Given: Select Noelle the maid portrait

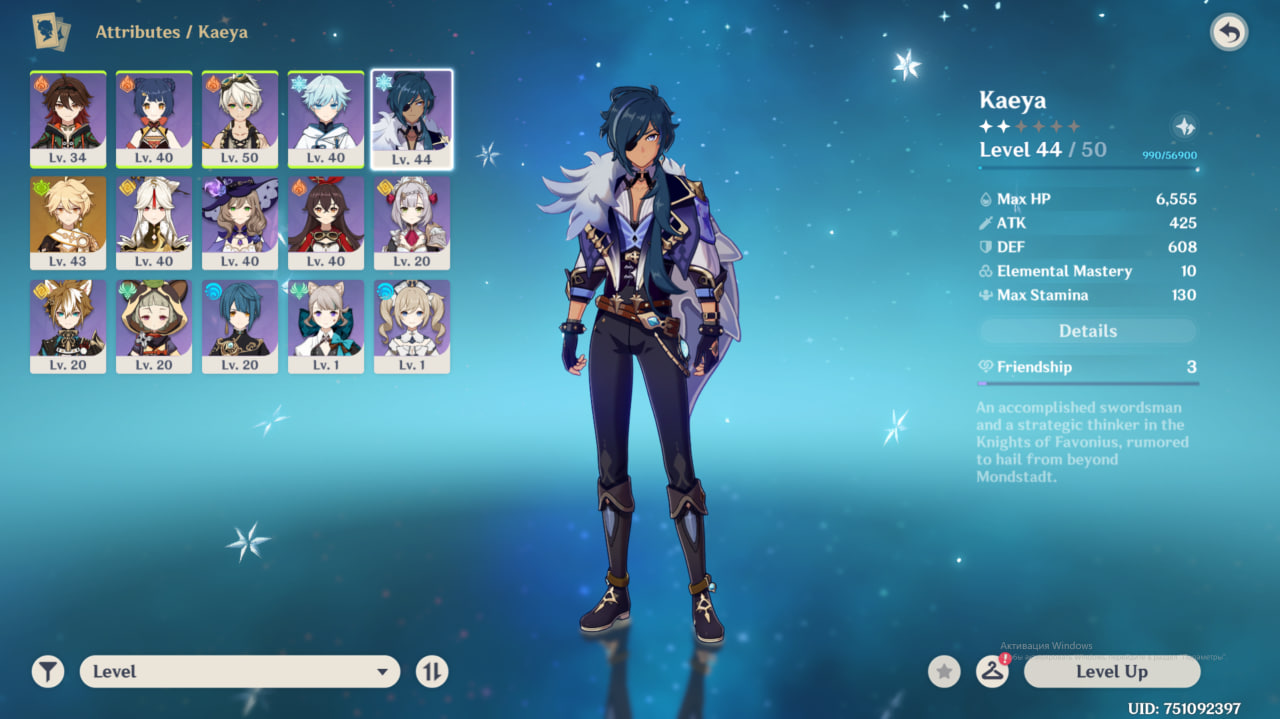Looking at the screenshot, I should coord(412,223).
